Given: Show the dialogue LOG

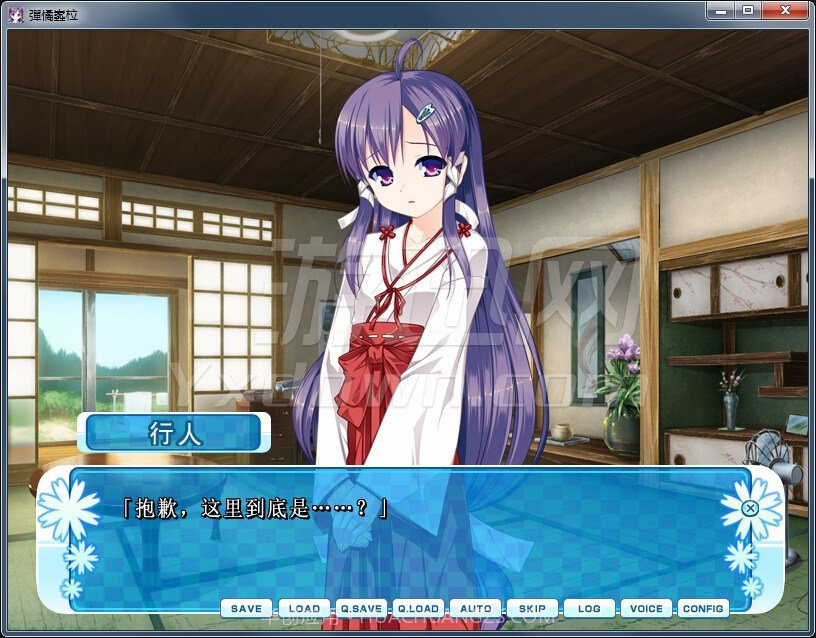Looking at the screenshot, I should (x=589, y=608).
